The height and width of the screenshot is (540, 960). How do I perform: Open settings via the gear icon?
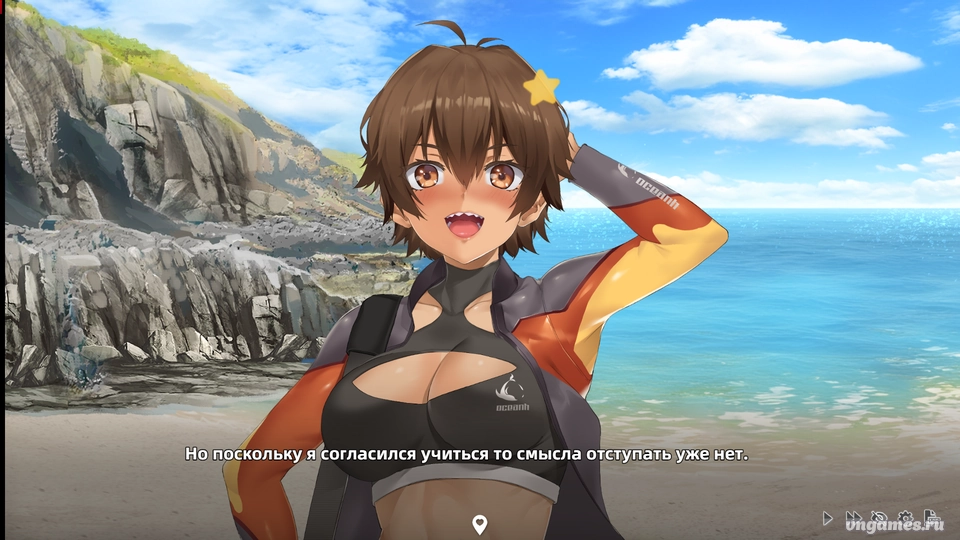(x=905, y=517)
